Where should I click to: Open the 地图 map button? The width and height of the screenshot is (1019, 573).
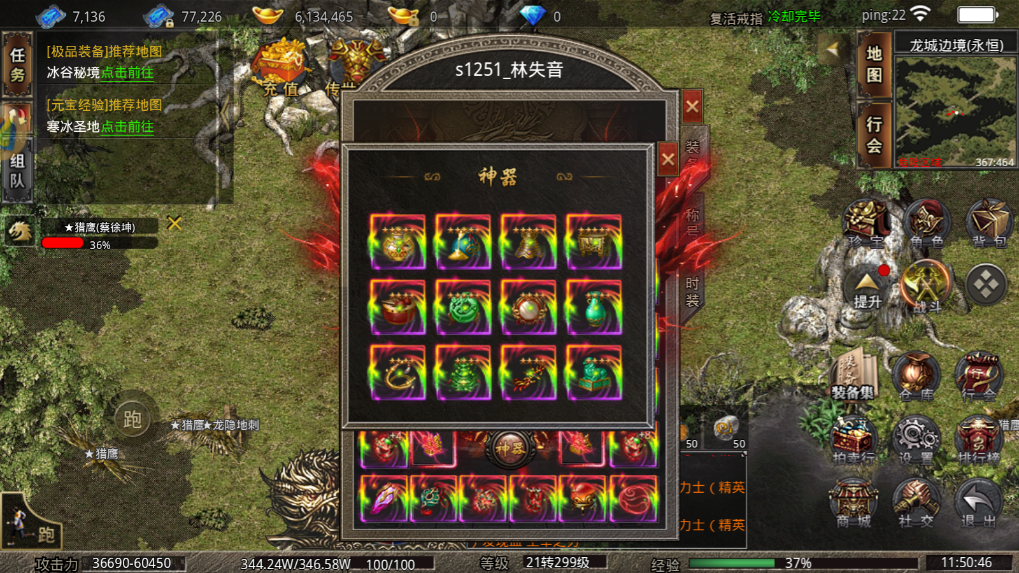pos(874,63)
